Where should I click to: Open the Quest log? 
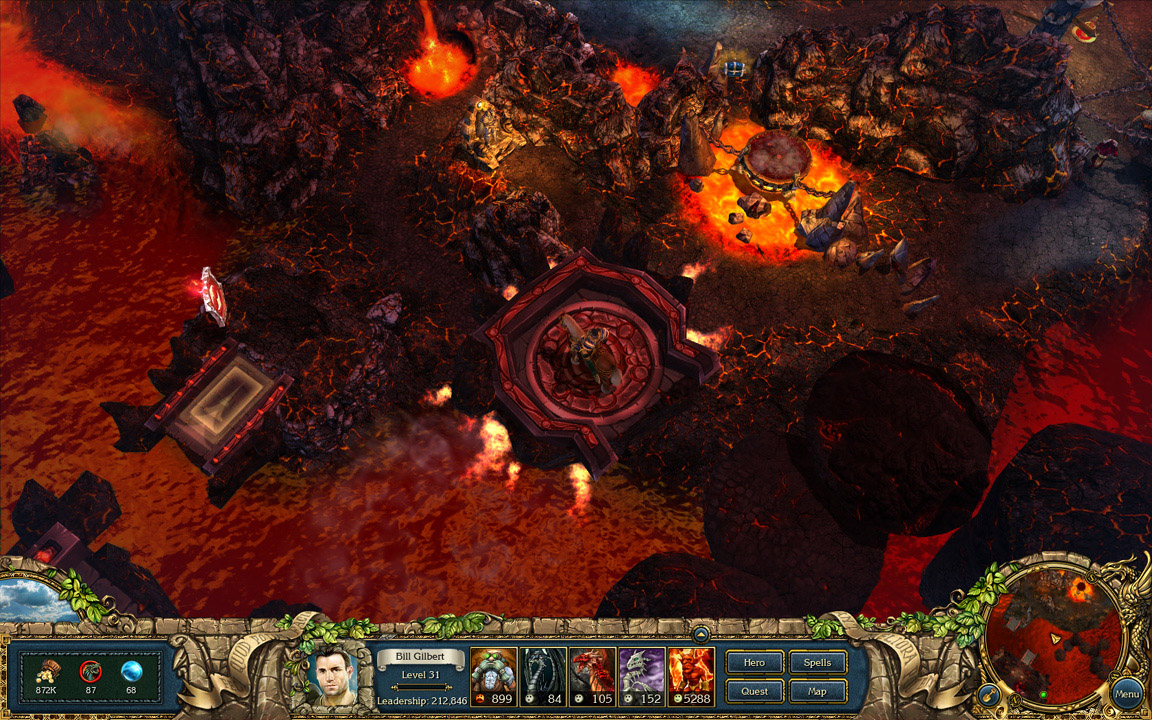click(754, 691)
